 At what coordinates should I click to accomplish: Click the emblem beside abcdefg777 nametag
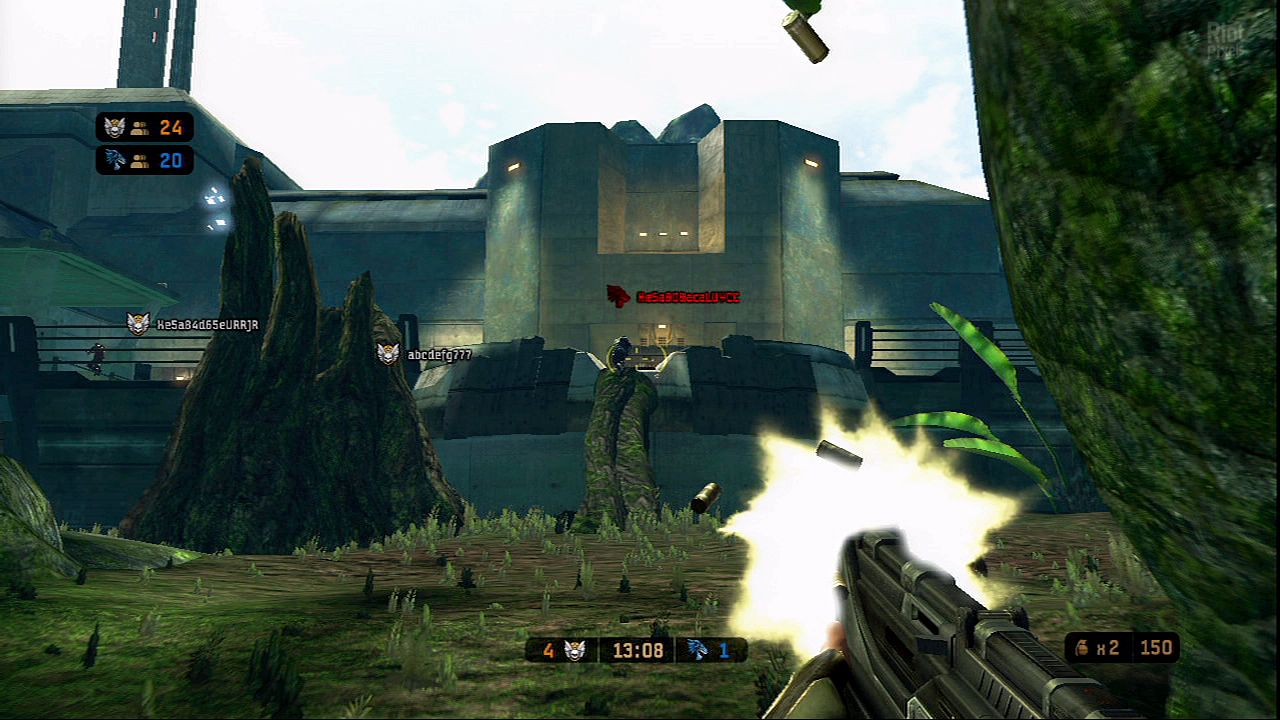point(387,354)
